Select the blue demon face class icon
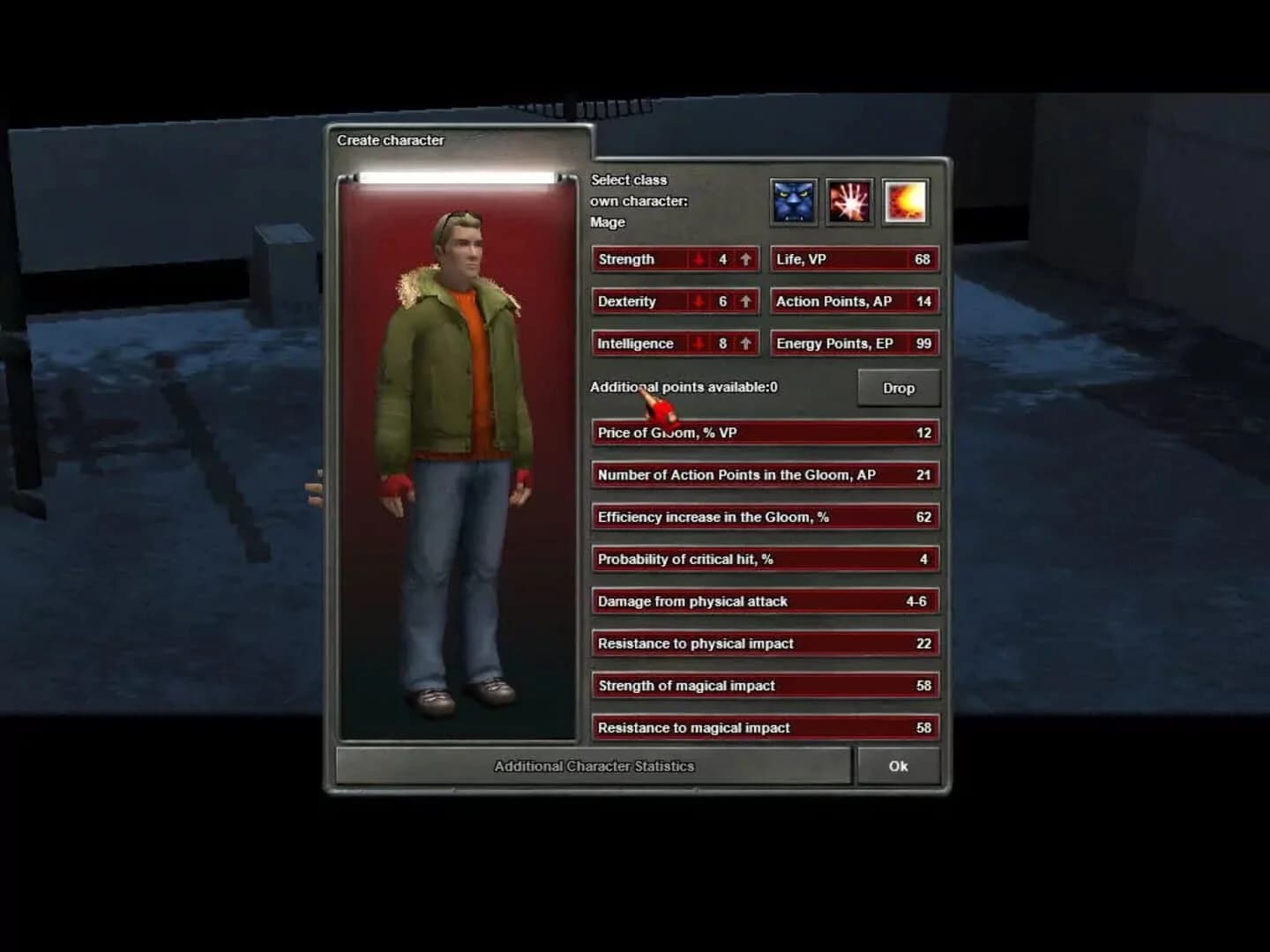 point(793,201)
